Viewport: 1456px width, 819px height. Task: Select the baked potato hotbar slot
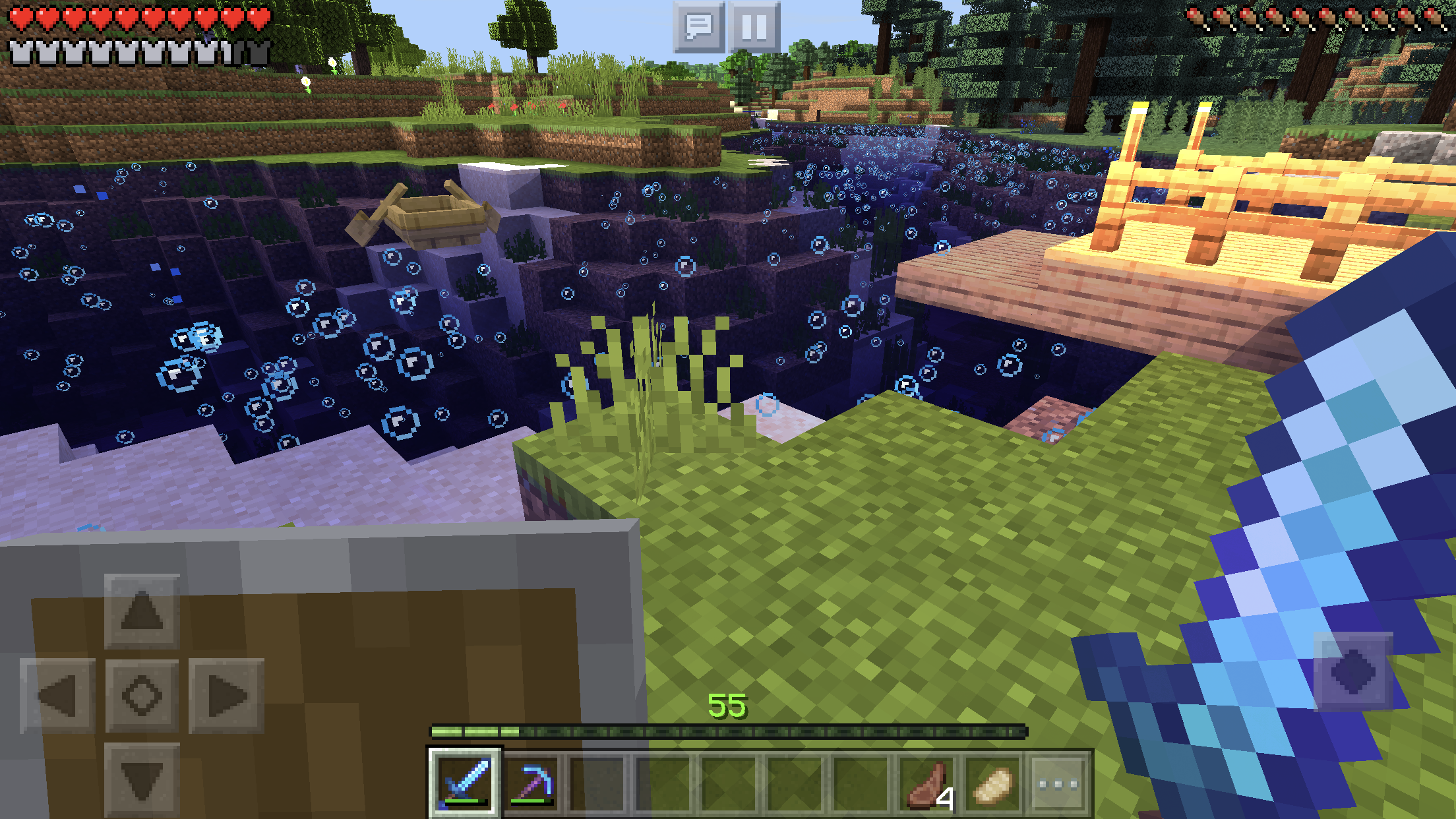[993, 783]
